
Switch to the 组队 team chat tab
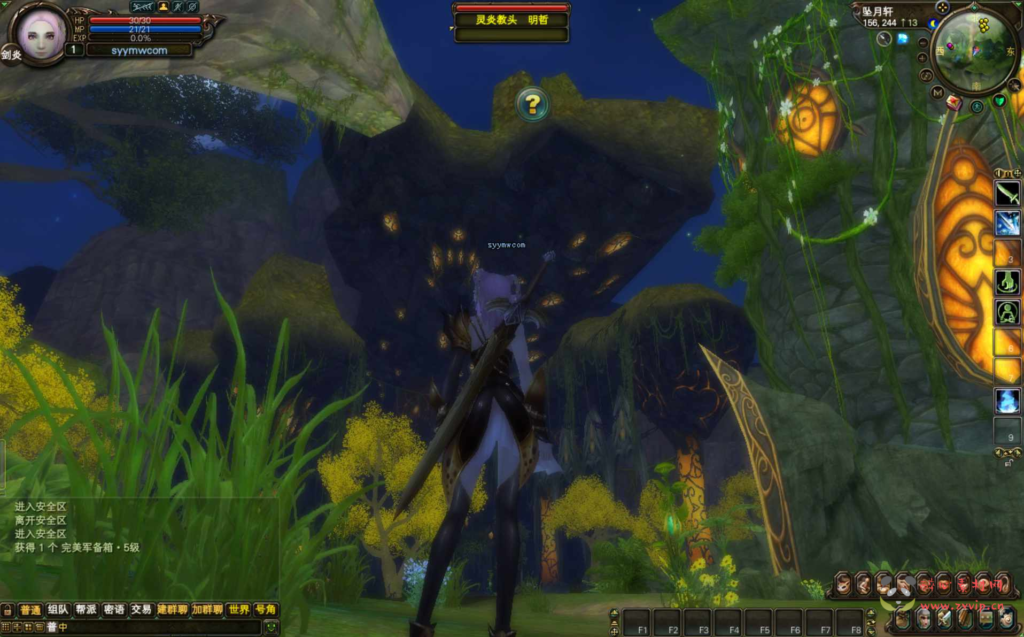click(x=58, y=609)
